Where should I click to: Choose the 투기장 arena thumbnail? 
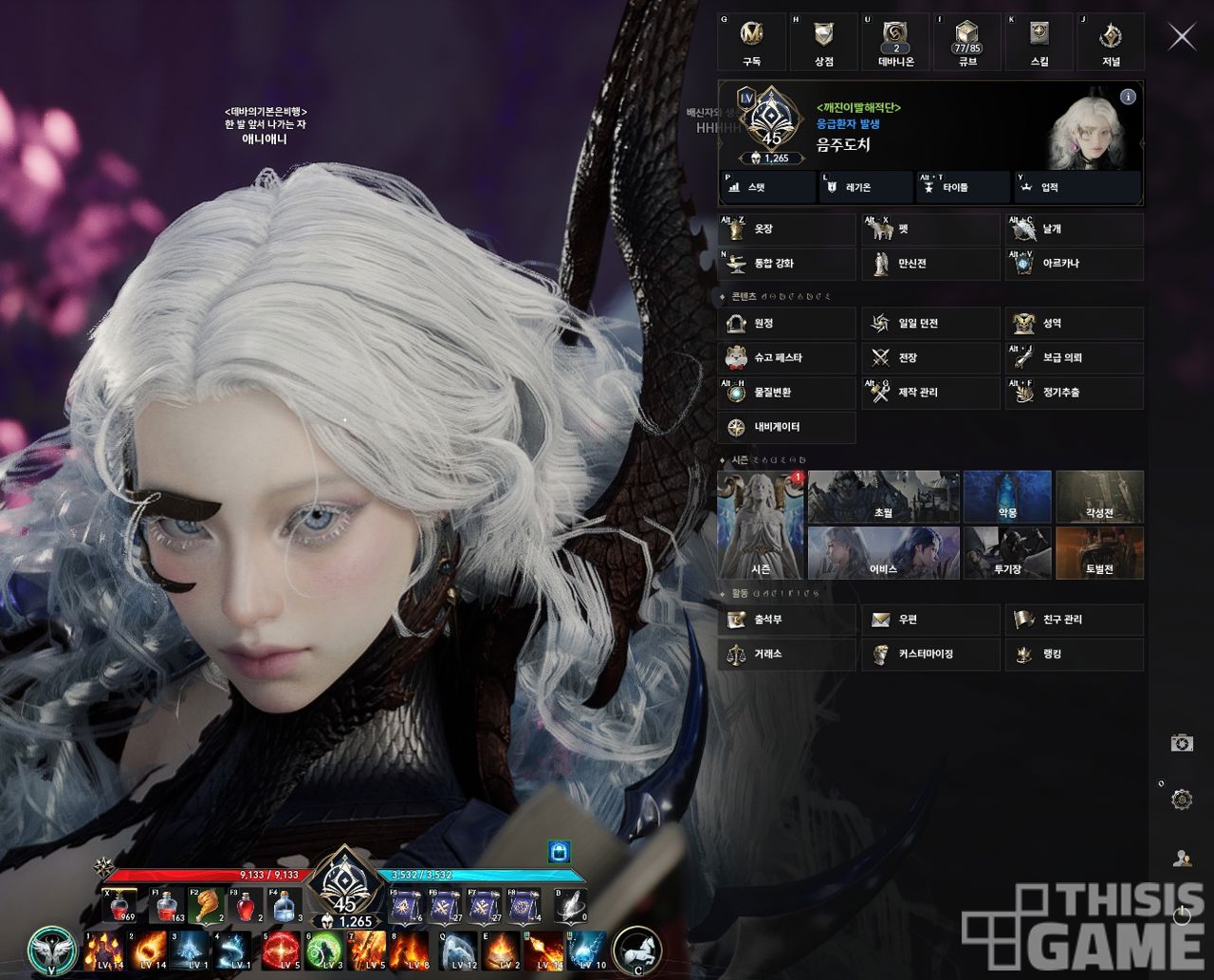pyautogui.click(x=1007, y=553)
